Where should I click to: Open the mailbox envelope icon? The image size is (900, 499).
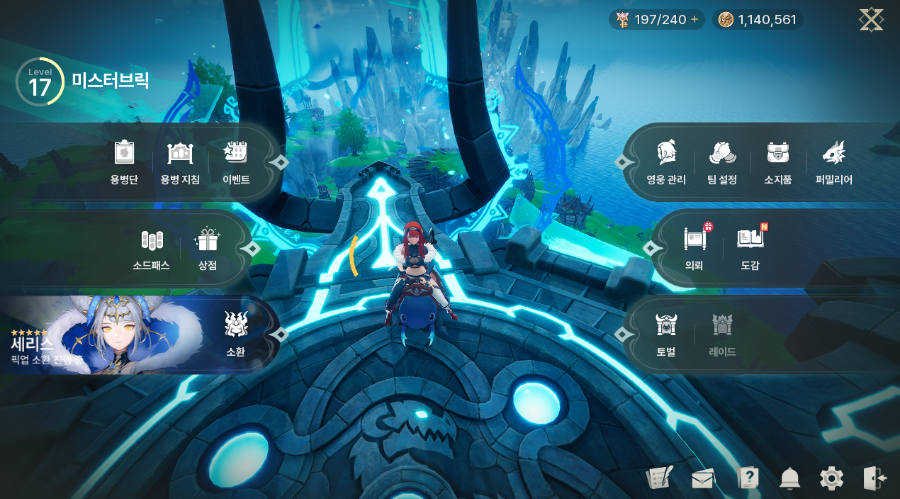pyautogui.click(x=702, y=477)
